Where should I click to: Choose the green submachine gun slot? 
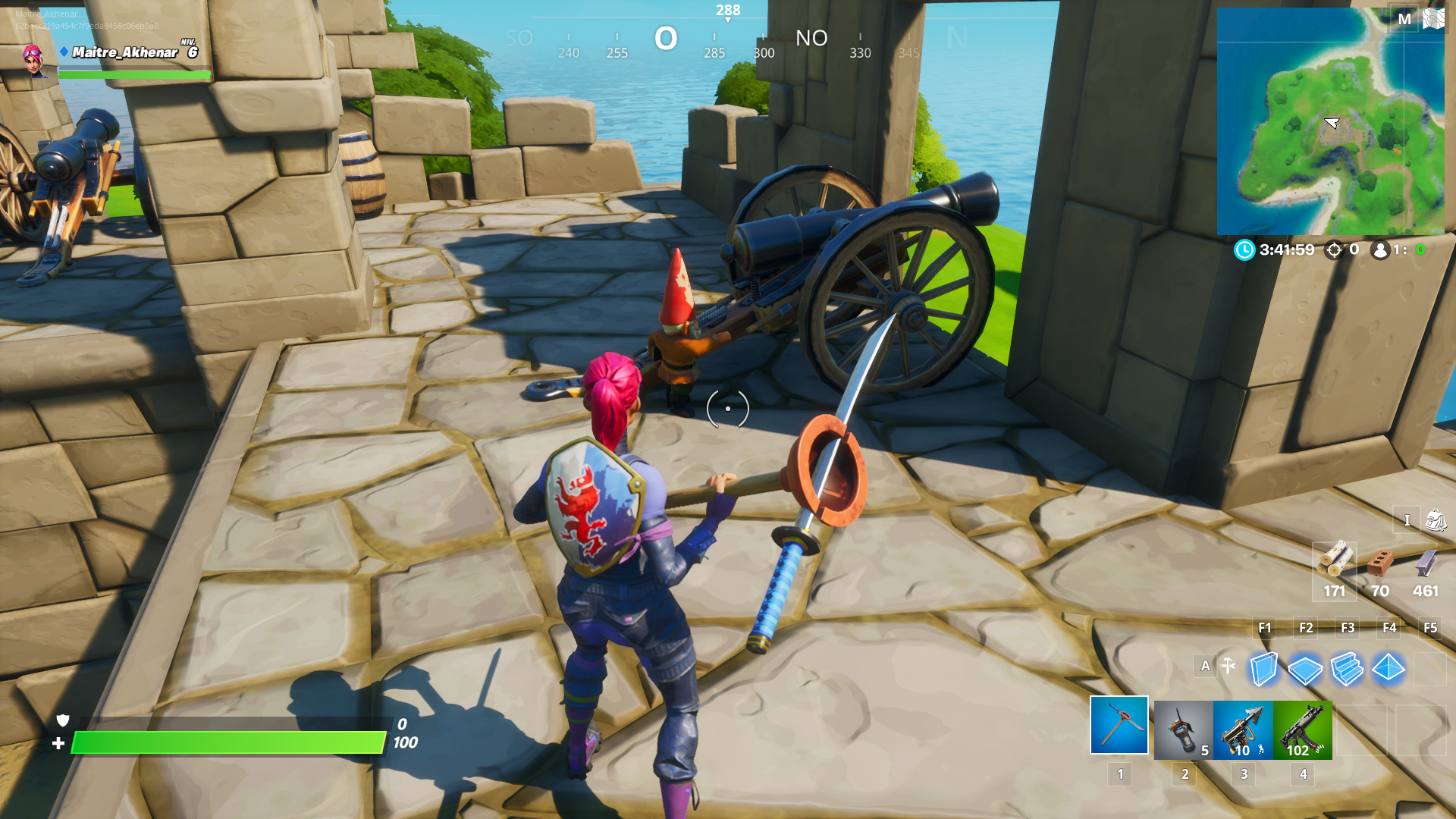coord(1303,730)
